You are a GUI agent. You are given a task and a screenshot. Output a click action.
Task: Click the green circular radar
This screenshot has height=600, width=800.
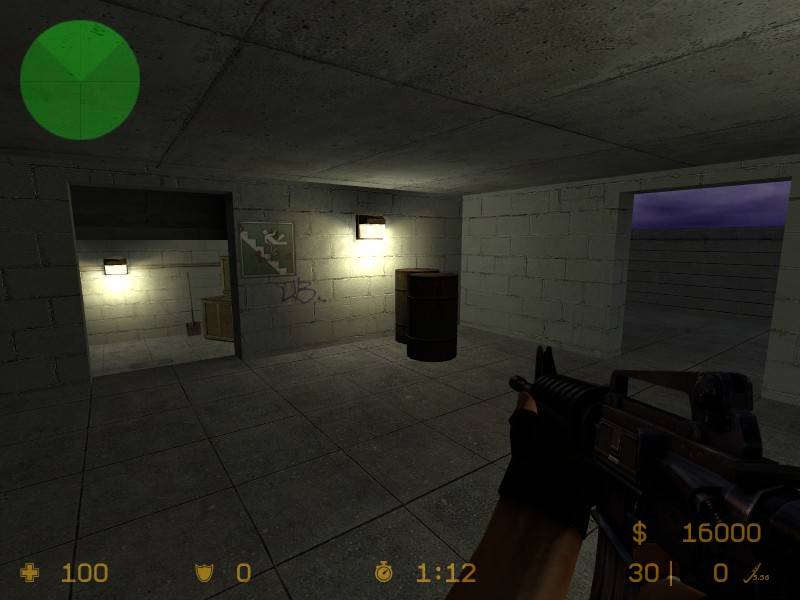pos(80,80)
